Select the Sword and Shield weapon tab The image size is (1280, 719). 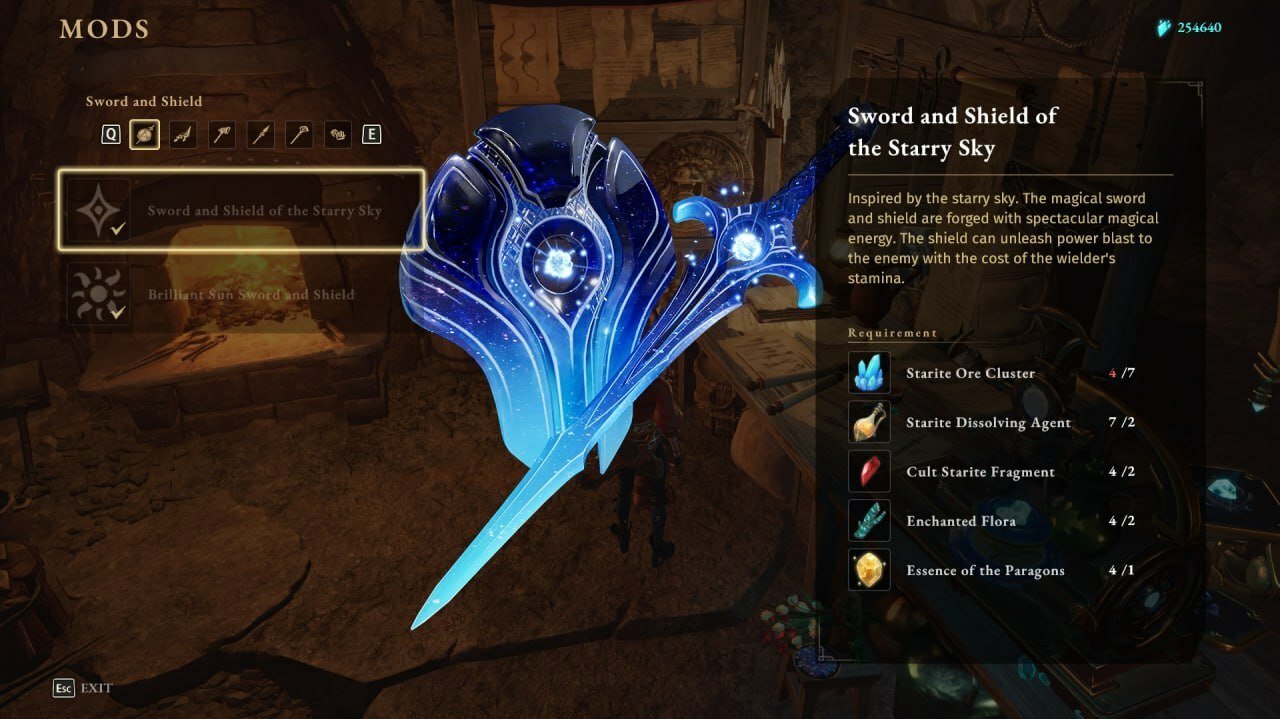click(144, 134)
